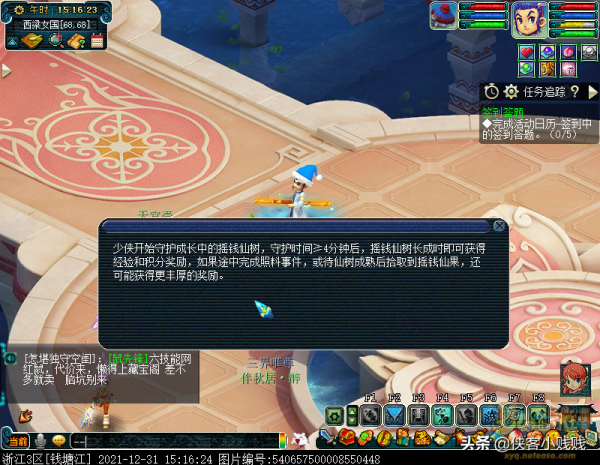Activate the F8 skill slot
The width and height of the screenshot is (600, 465).
click(539, 414)
